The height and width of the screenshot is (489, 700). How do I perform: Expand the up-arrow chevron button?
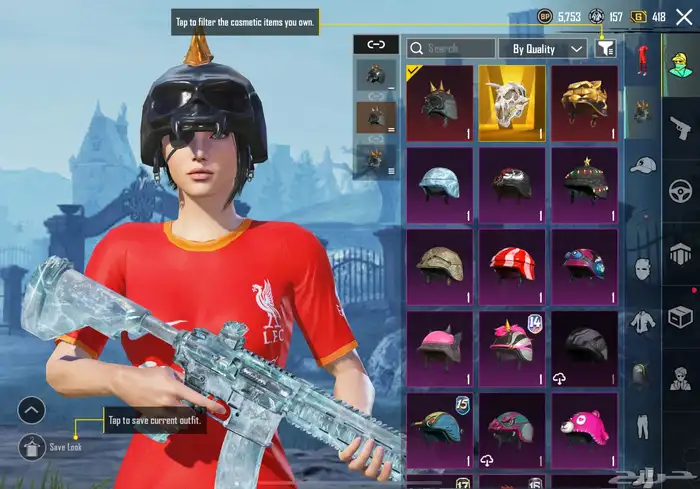[x=32, y=410]
